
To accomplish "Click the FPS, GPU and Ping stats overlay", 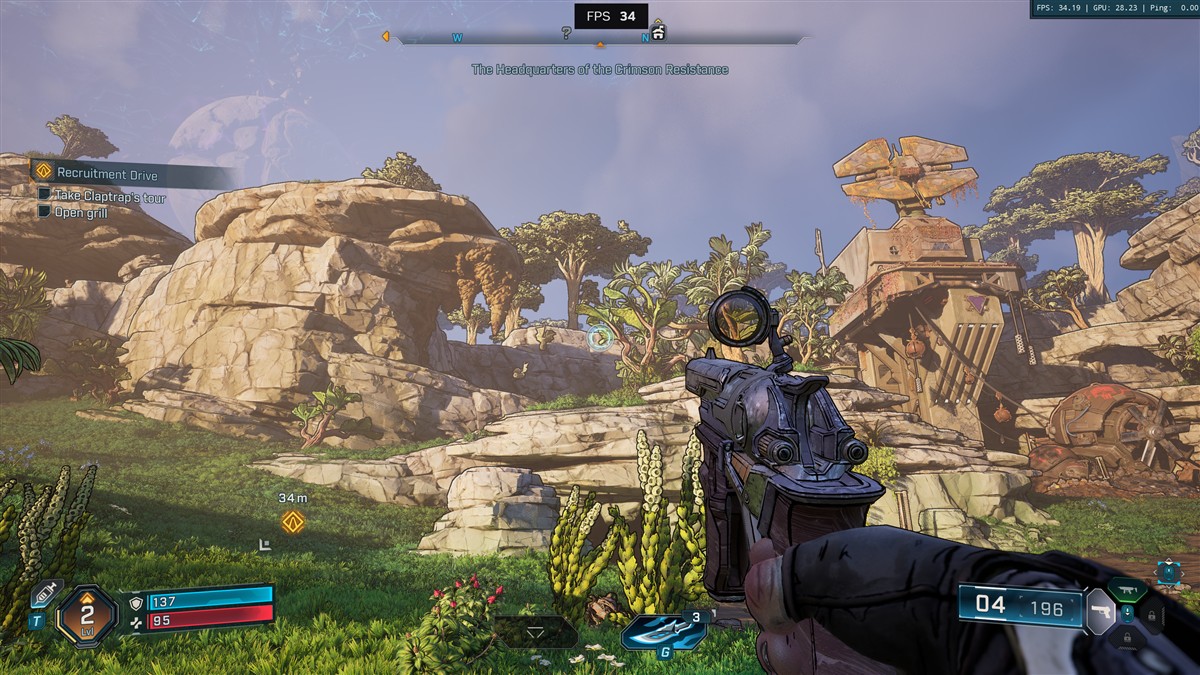I will 1114,9.
